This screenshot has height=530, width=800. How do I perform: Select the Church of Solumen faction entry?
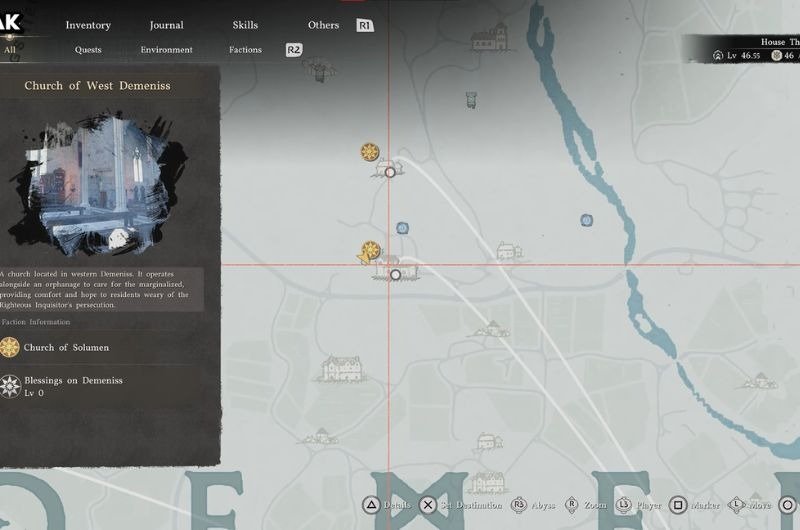tap(66, 347)
